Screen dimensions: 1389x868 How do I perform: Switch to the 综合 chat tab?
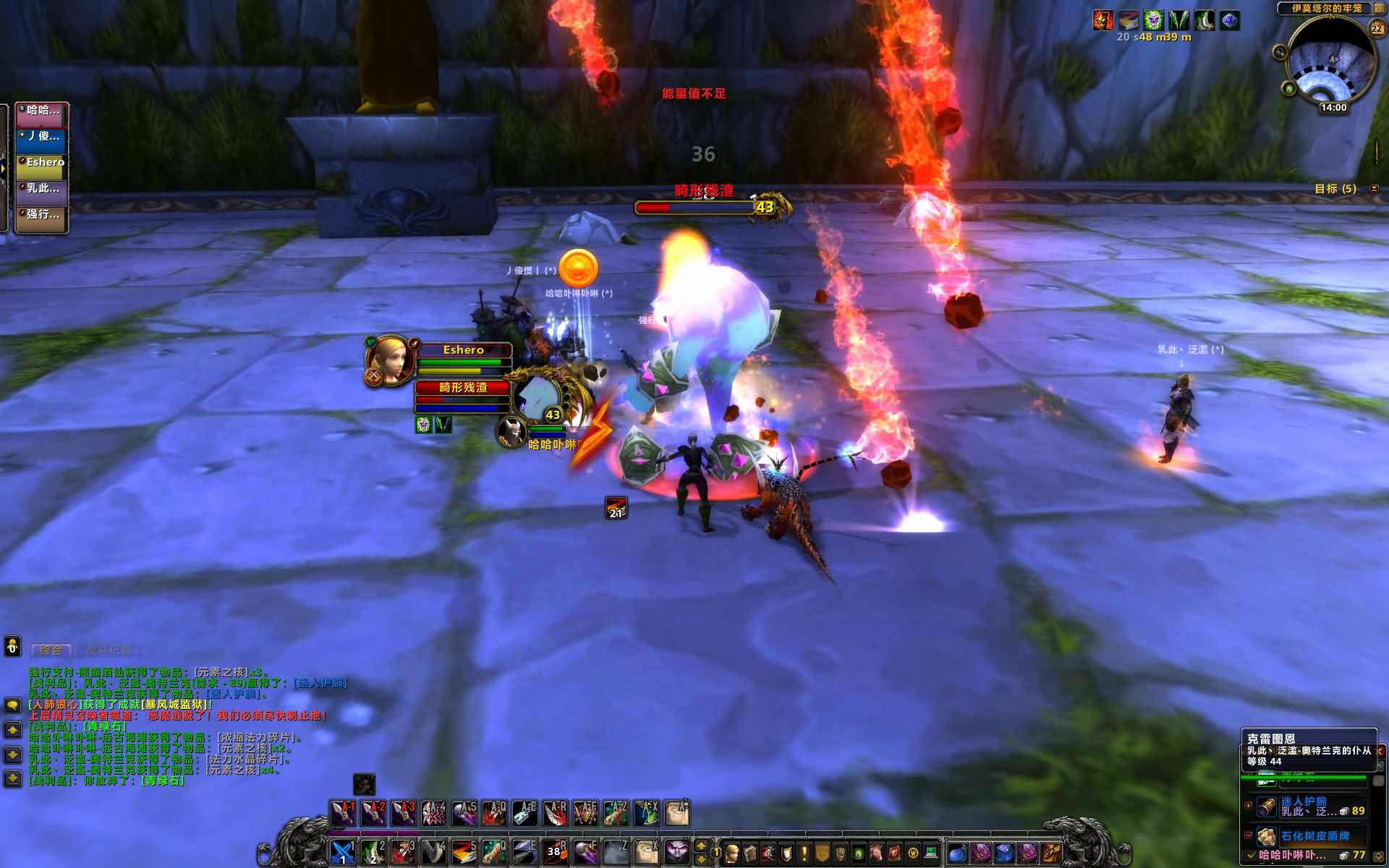pos(51,650)
